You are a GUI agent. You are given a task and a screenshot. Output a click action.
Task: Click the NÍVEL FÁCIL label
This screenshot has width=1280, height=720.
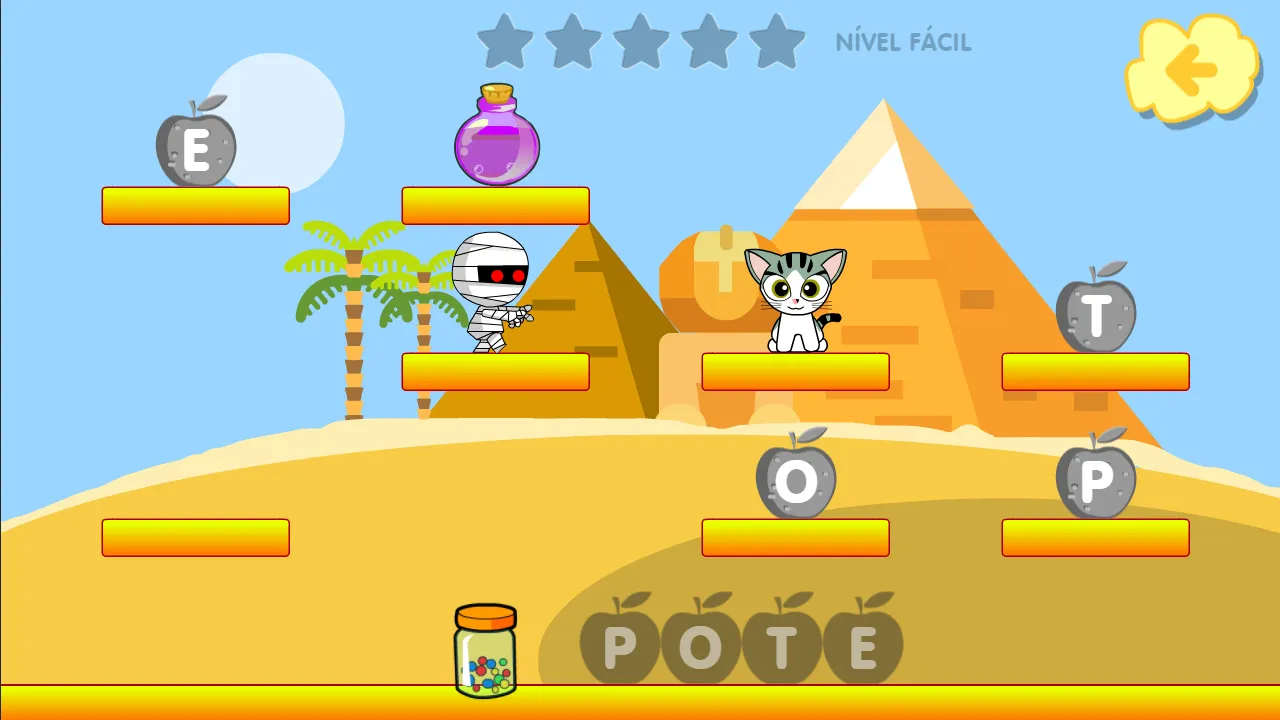pyautogui.click(x=901, y=43)
